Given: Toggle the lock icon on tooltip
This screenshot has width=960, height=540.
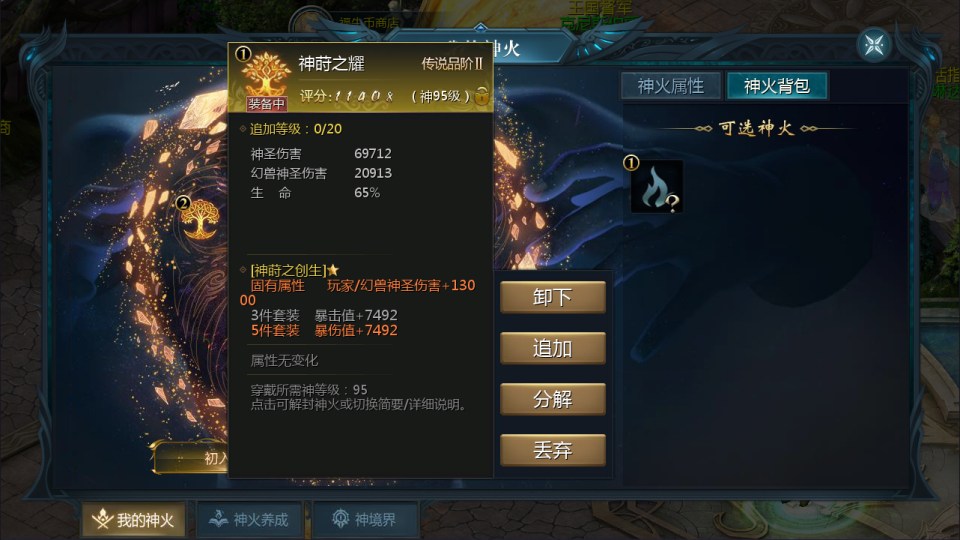Looking at the screenshot, I should tap(482, 96).
